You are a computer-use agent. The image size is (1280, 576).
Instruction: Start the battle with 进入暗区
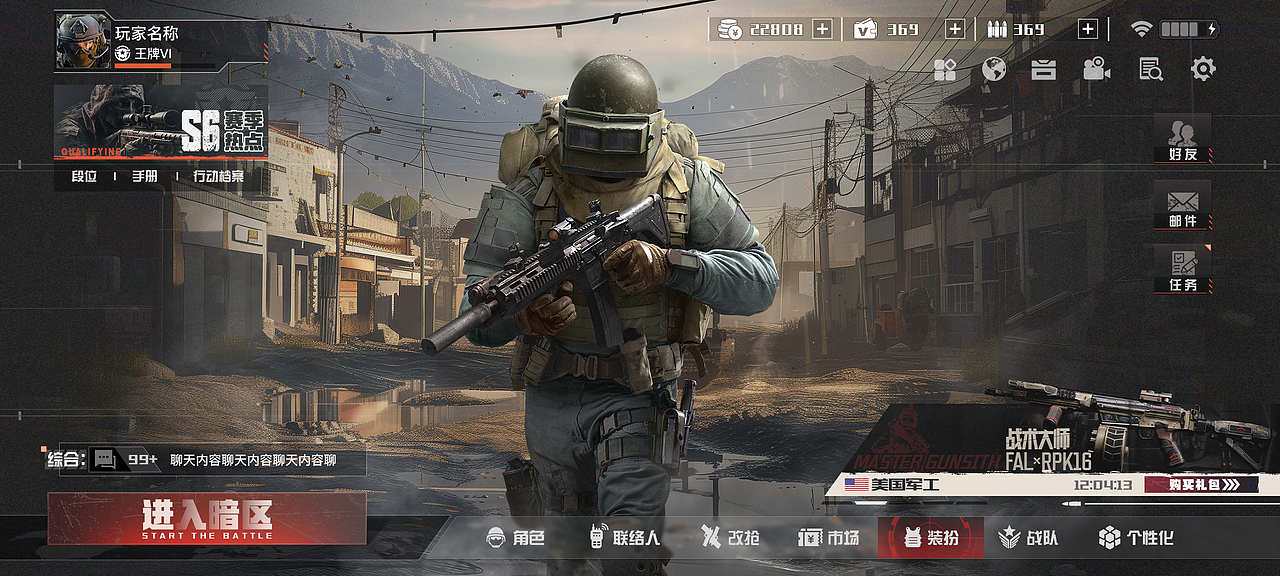pos(207,518)
